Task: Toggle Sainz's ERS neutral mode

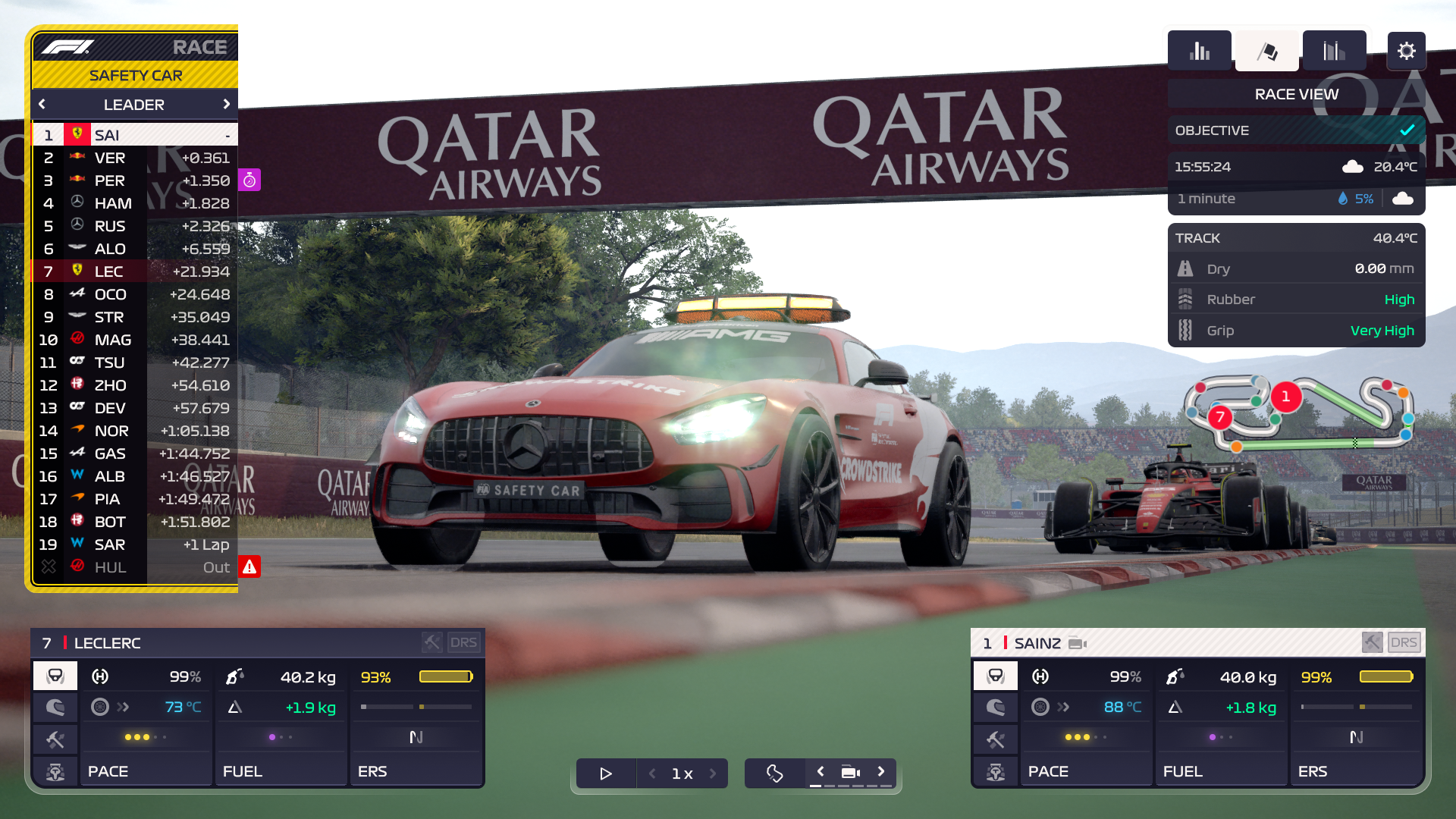Action: click(1356, 736)
